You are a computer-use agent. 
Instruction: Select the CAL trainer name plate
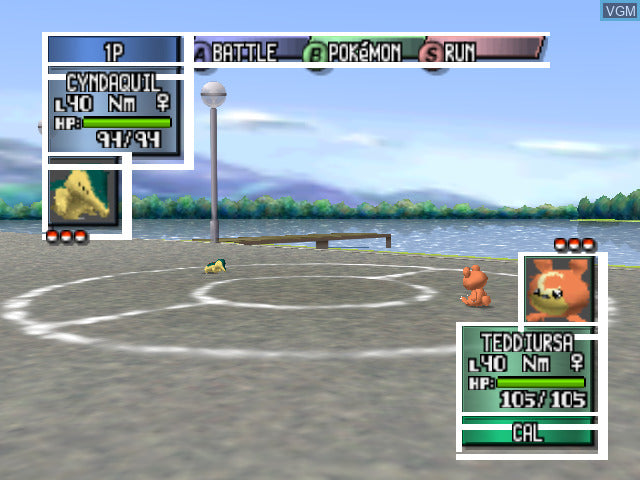[527, 433]
